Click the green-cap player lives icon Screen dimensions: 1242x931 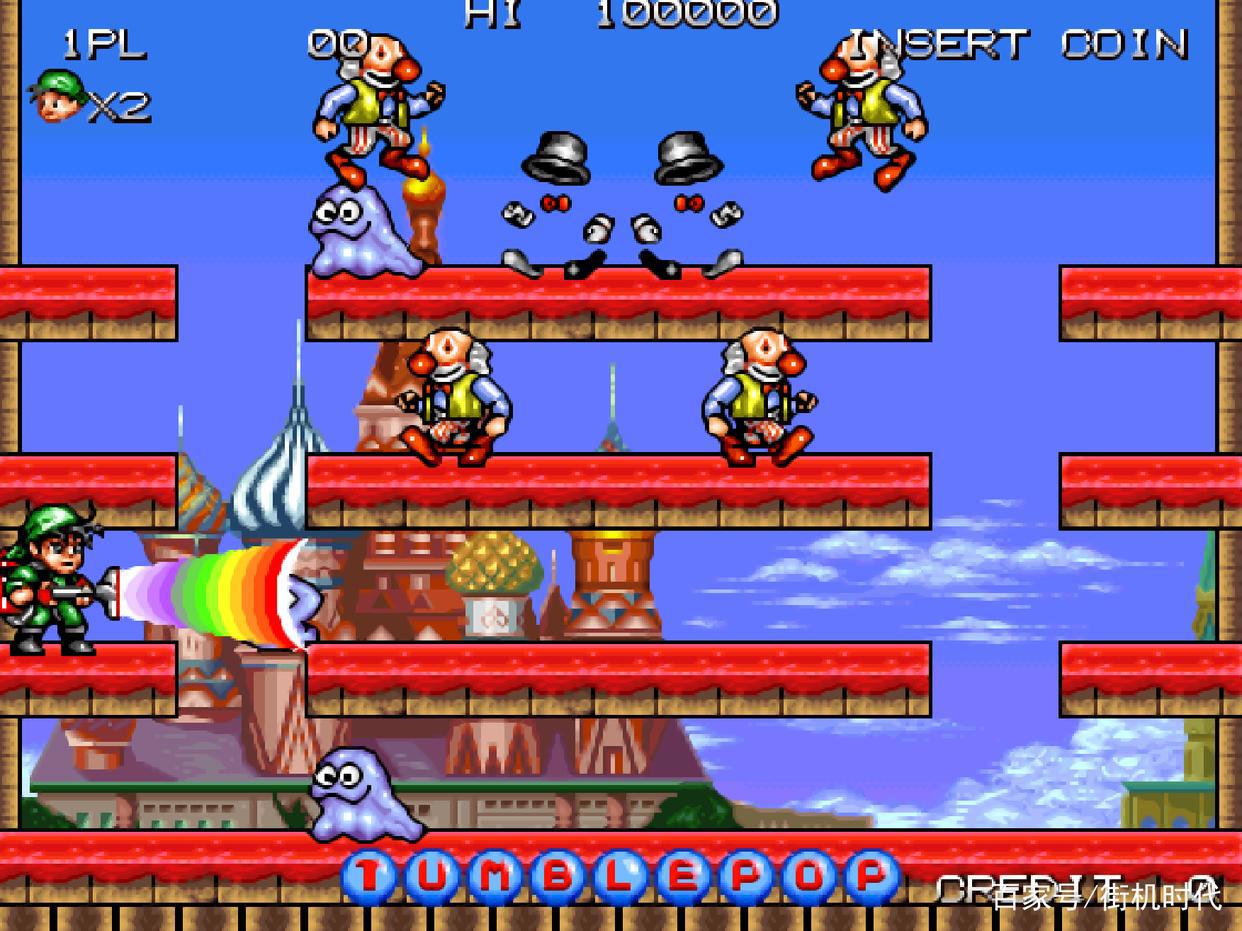pos(59,97)
